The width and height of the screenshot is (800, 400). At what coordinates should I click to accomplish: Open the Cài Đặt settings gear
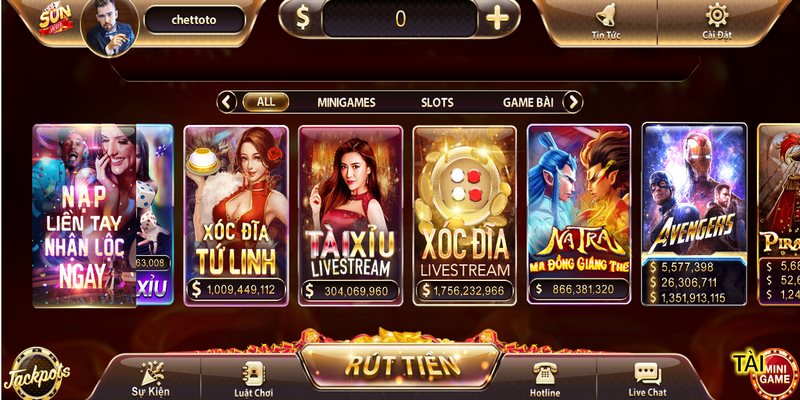point(716,19)
